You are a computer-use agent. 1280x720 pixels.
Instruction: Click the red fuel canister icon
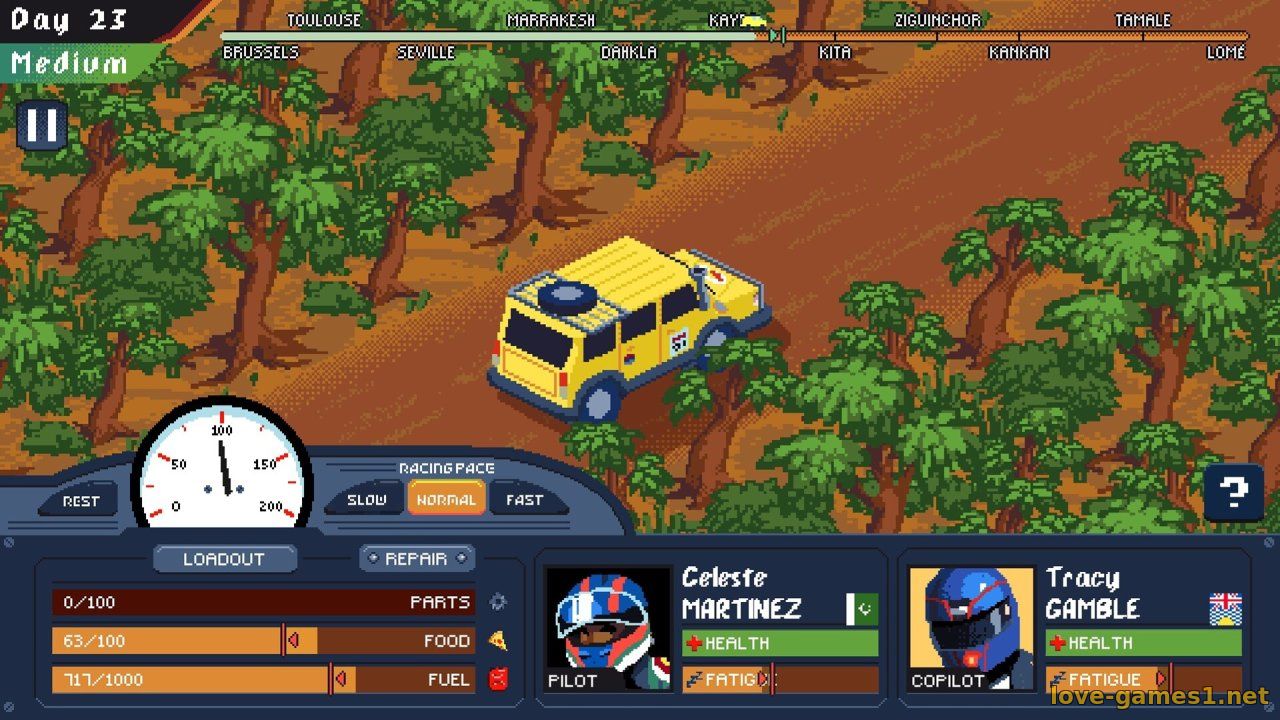498,679
